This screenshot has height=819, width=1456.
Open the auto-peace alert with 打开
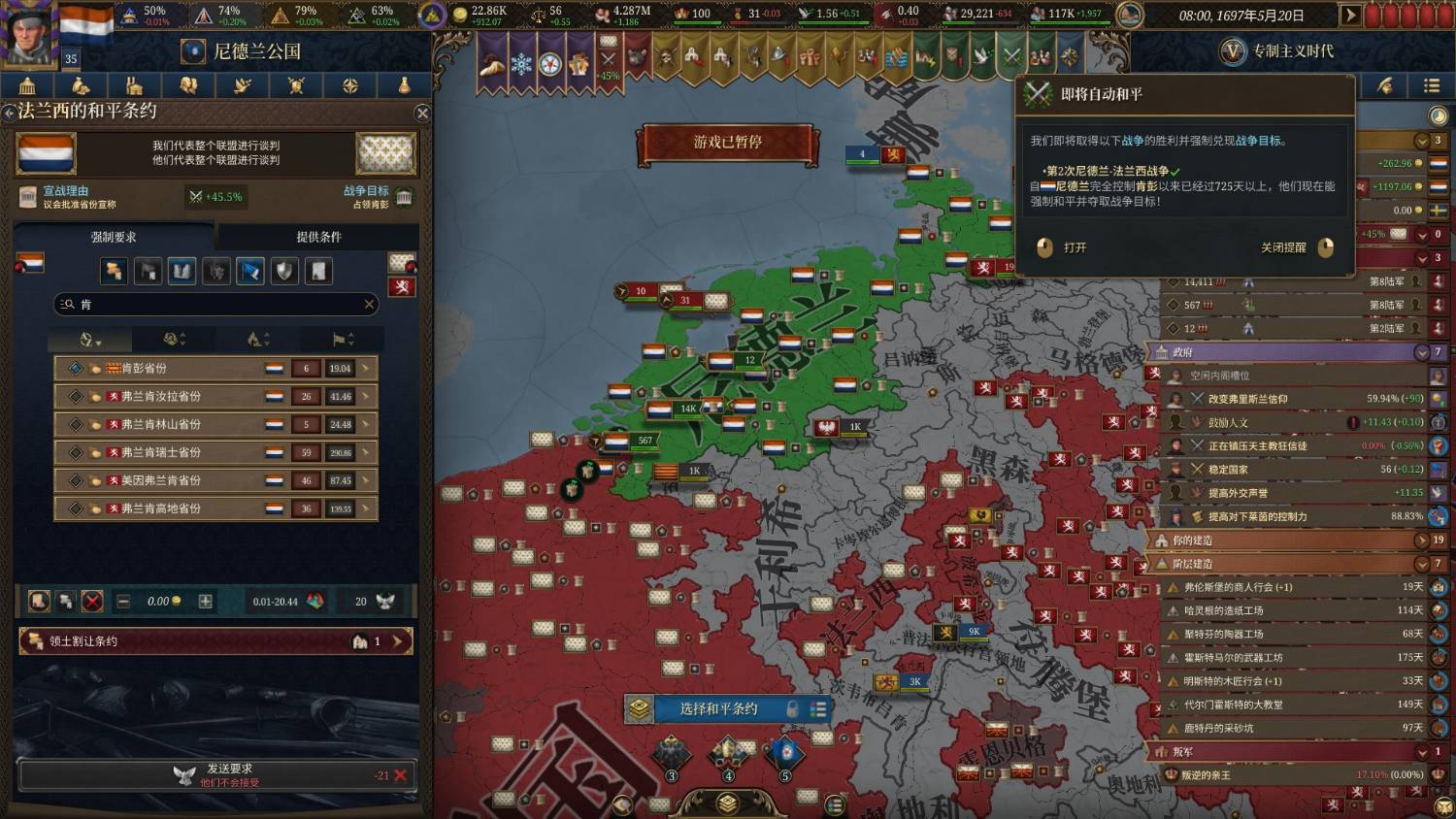click(1062, 247)
